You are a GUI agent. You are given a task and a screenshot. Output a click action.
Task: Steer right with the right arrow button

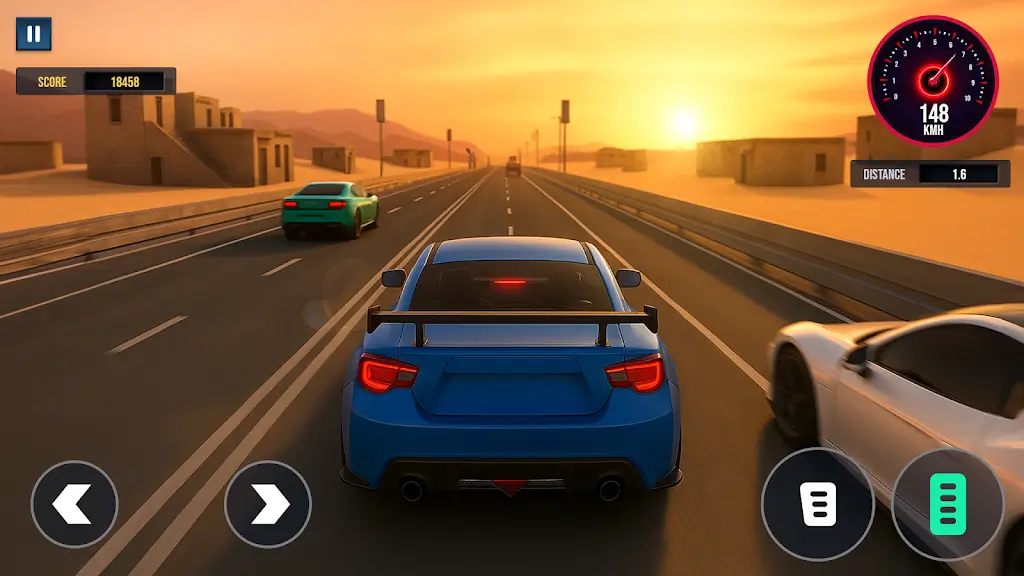(268, 504)
